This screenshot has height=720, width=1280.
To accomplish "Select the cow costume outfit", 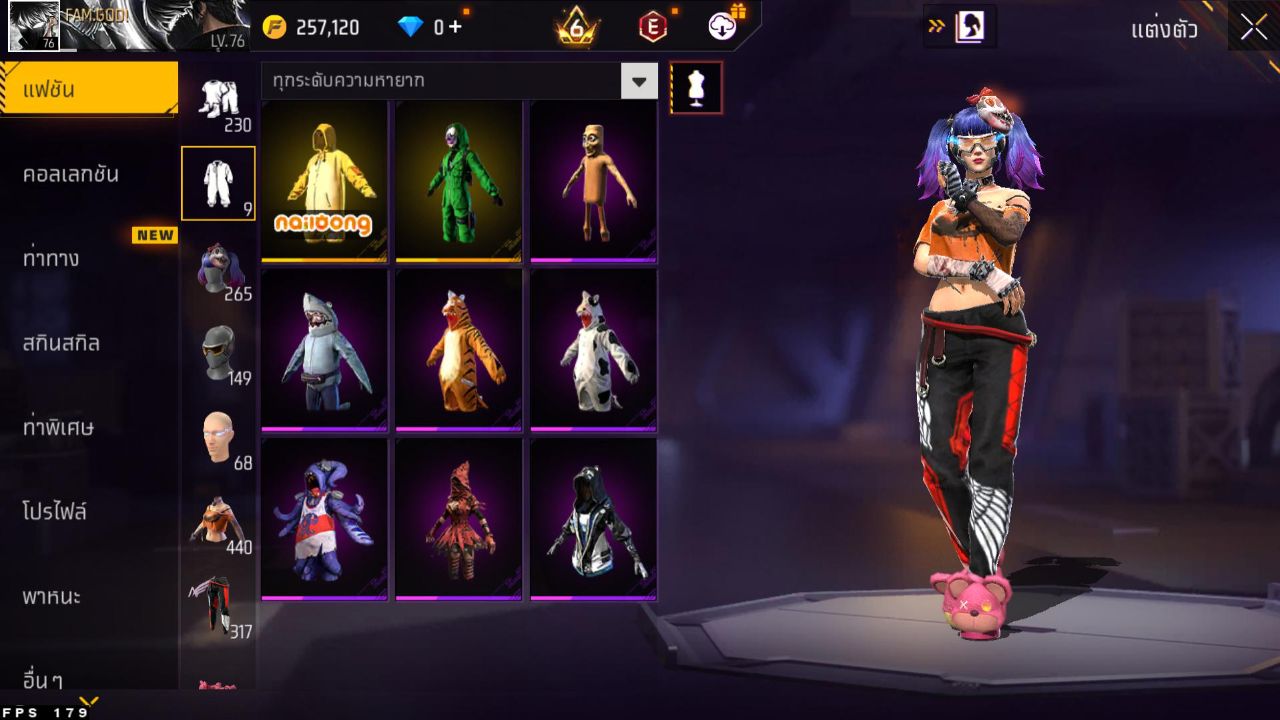I will point(594,349).
